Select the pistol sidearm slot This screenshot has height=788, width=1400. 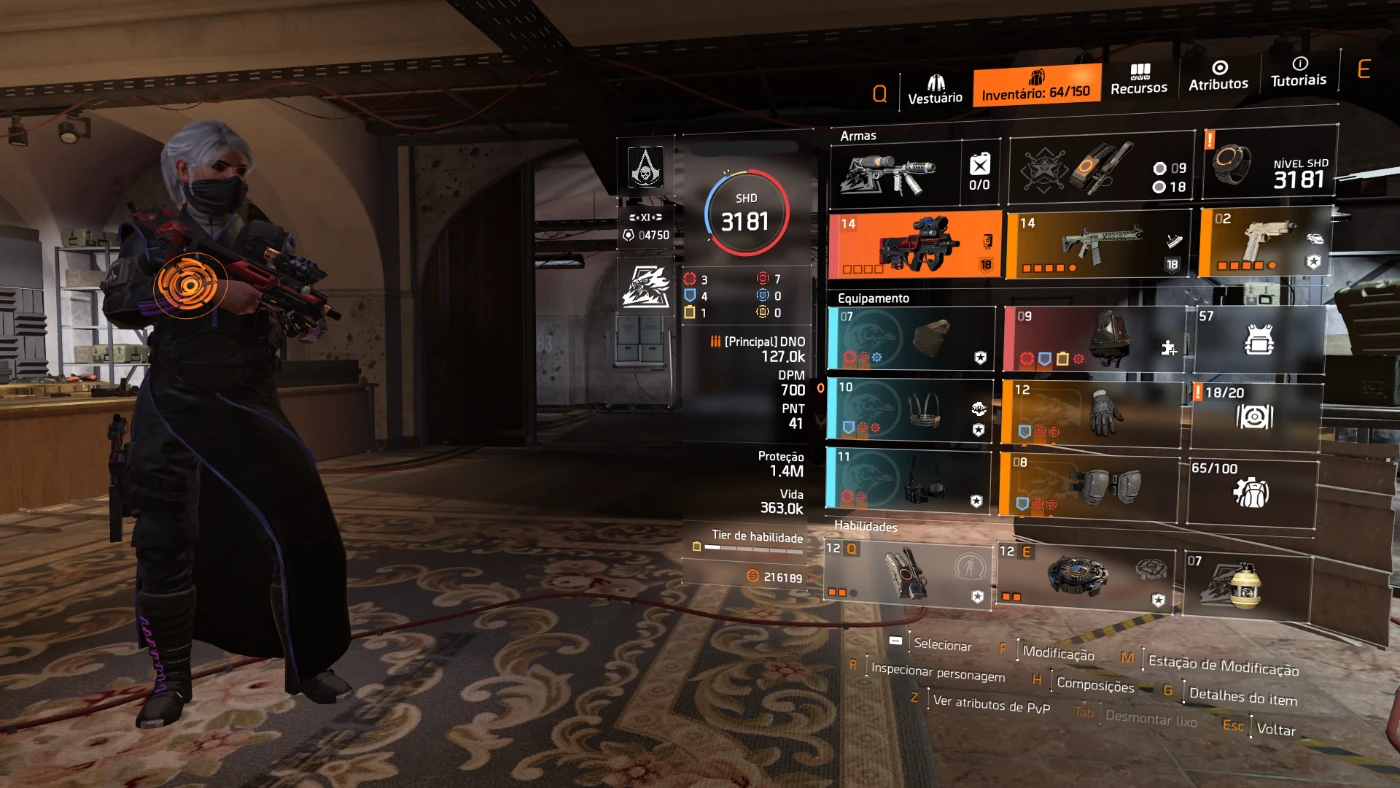(1264, 241)
